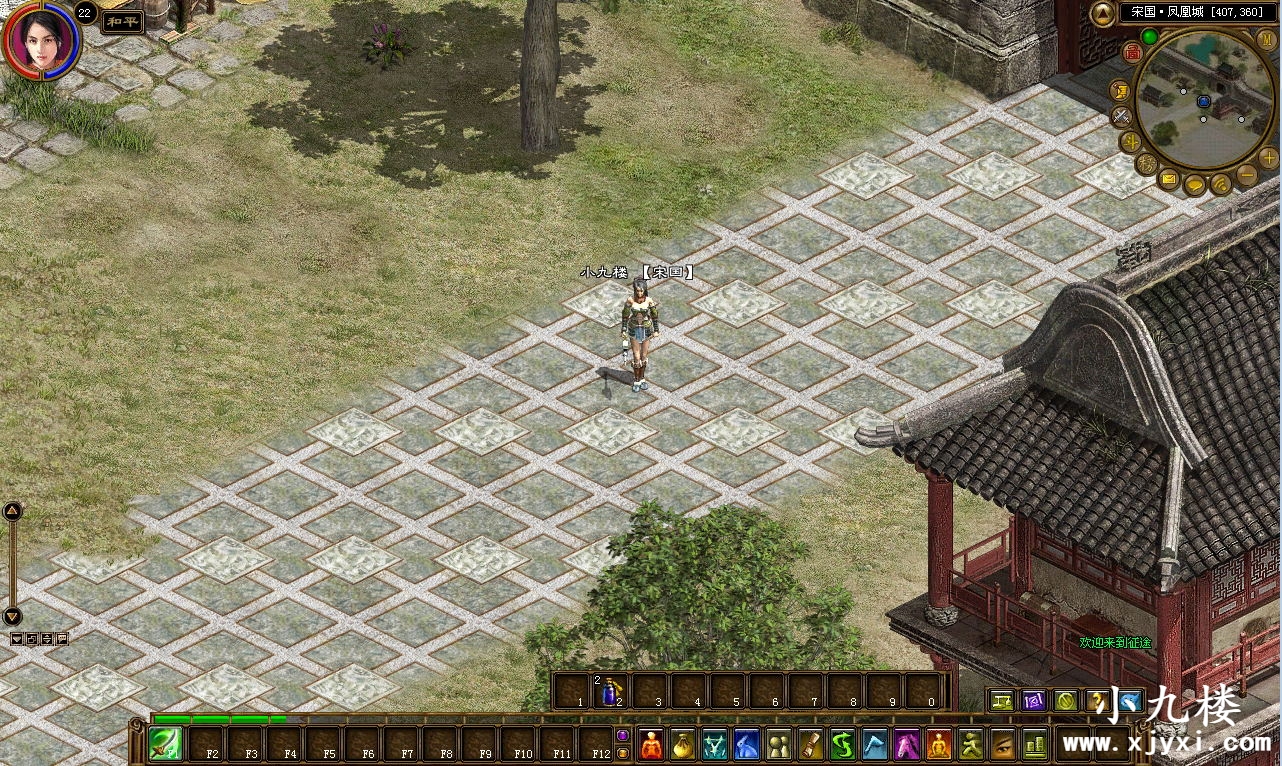
Task: Open the circular minimap
Action: (1204, 100)
